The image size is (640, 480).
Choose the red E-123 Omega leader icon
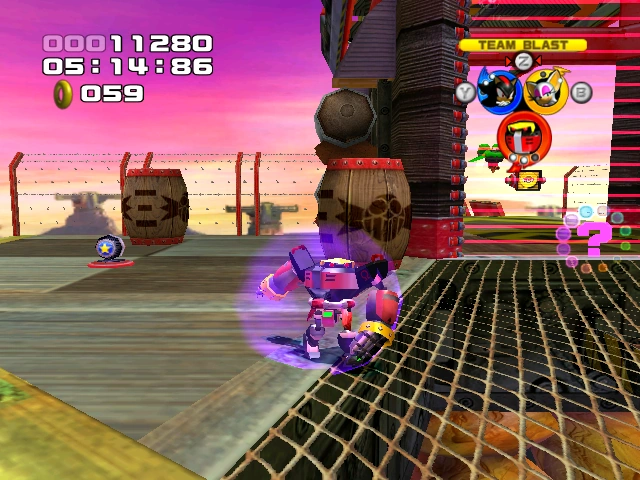tap(521, 132)
